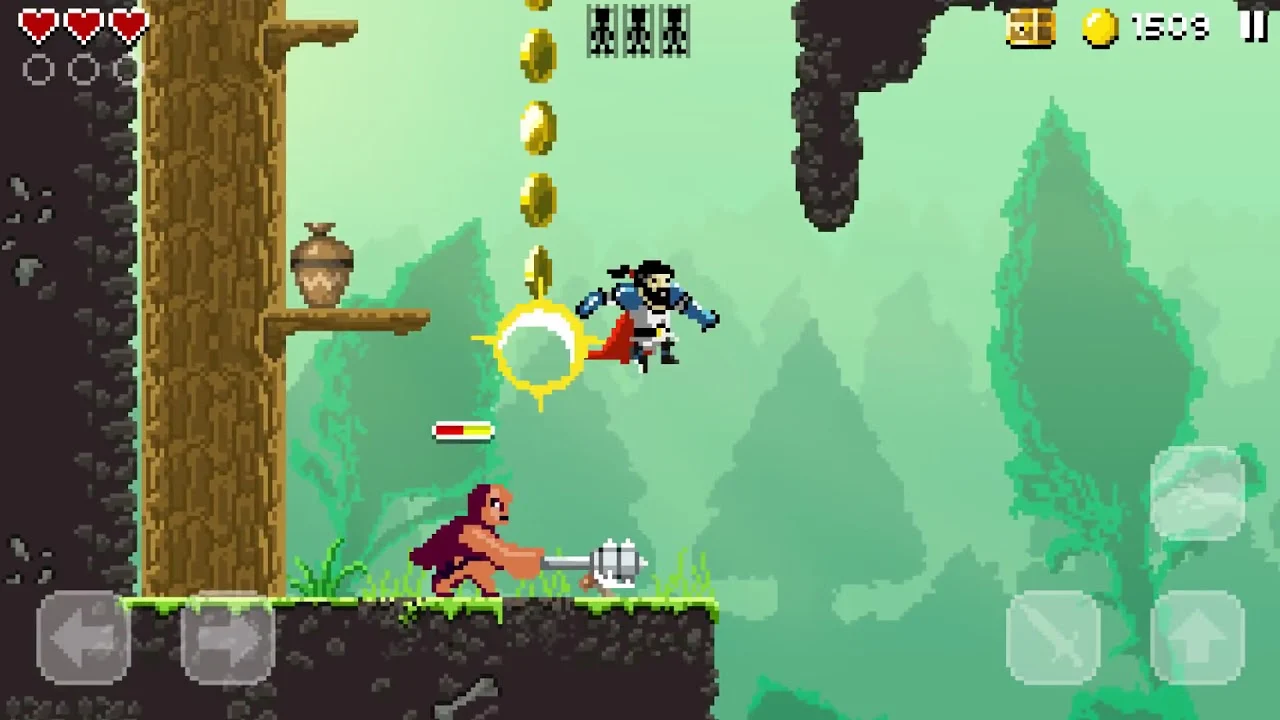
Task: Pause the game
Action: point(1253,27)
